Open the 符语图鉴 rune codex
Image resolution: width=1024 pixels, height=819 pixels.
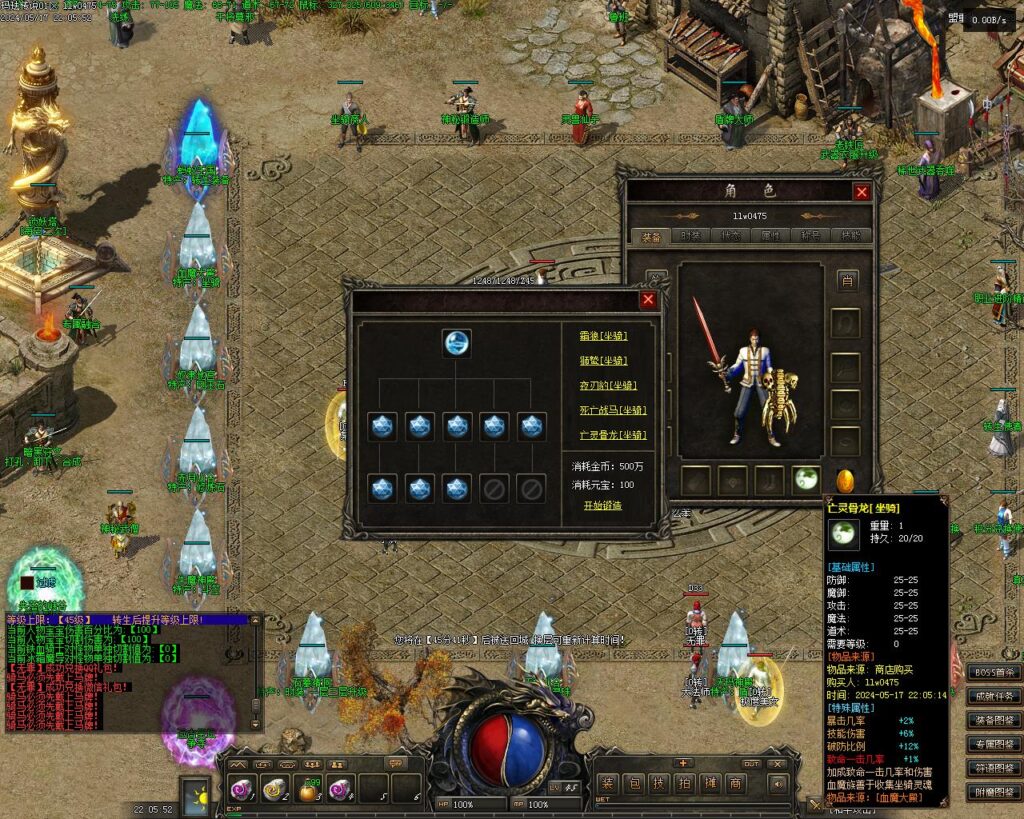994,768
